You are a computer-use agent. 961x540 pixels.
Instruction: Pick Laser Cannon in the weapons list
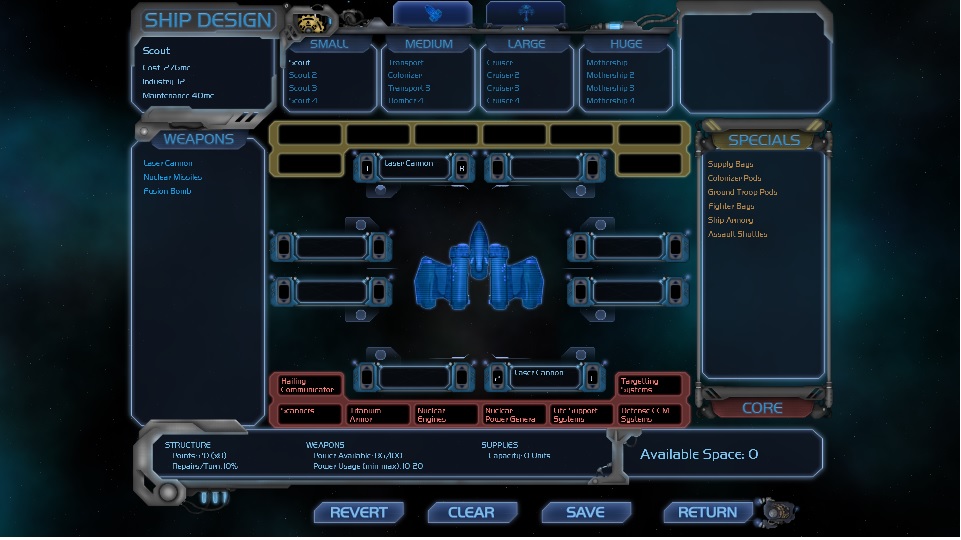coord(168,163)
